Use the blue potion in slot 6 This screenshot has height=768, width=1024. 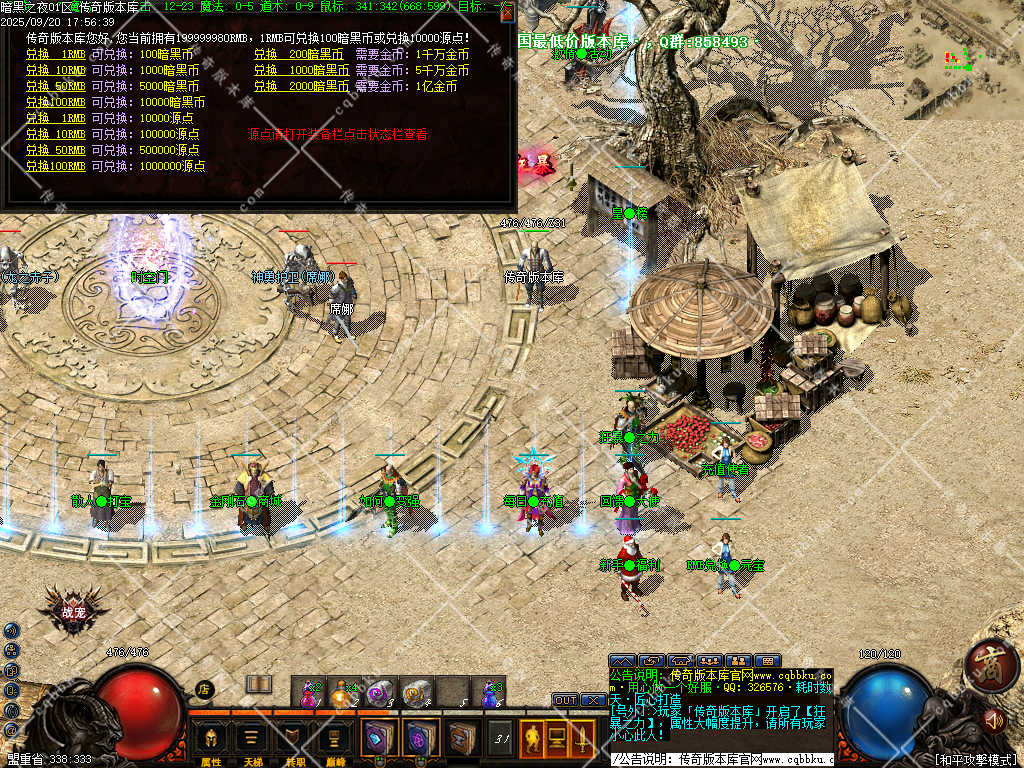point(489,692)
